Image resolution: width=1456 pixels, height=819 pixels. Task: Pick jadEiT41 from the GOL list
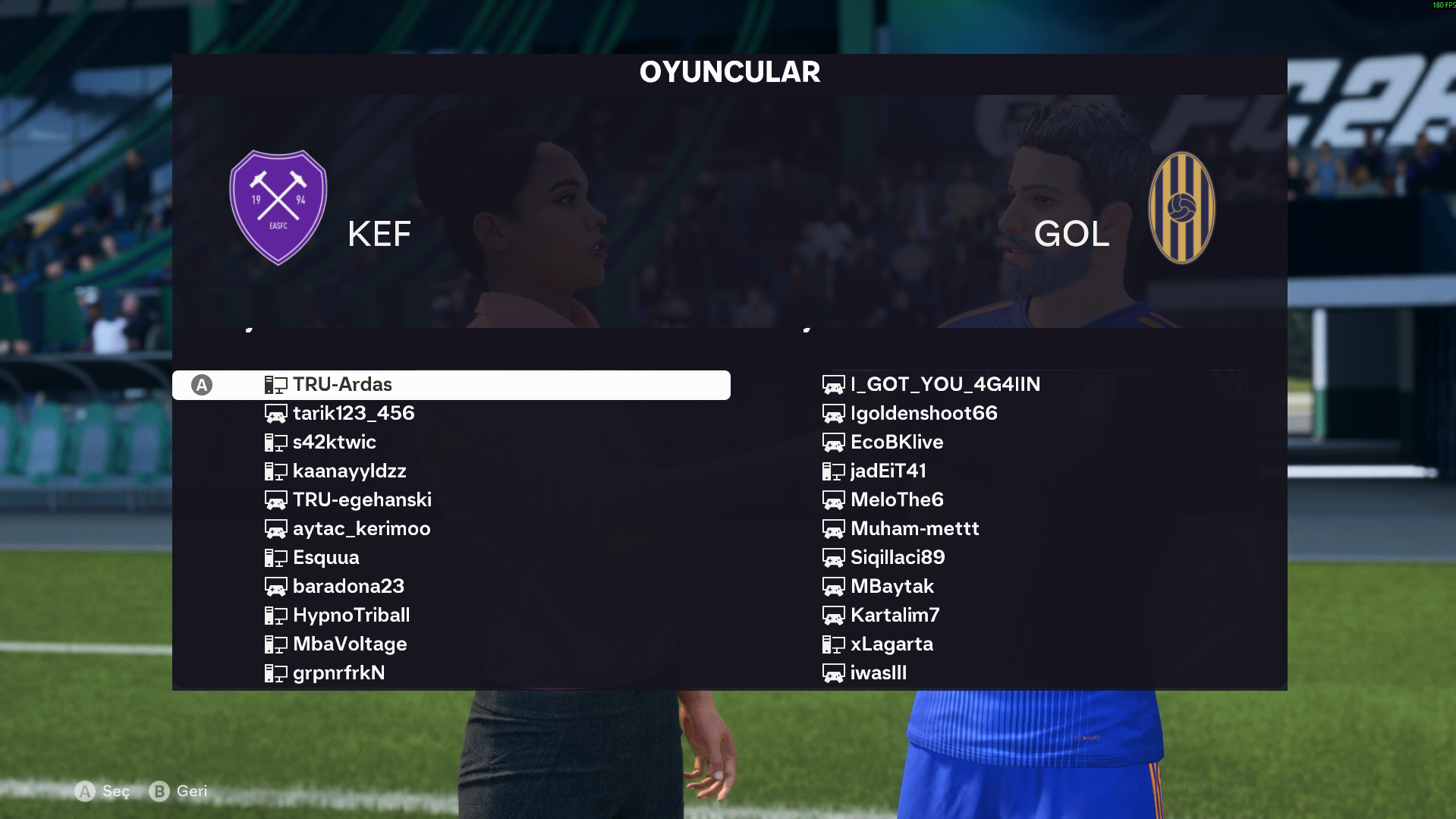pos(888,471)
